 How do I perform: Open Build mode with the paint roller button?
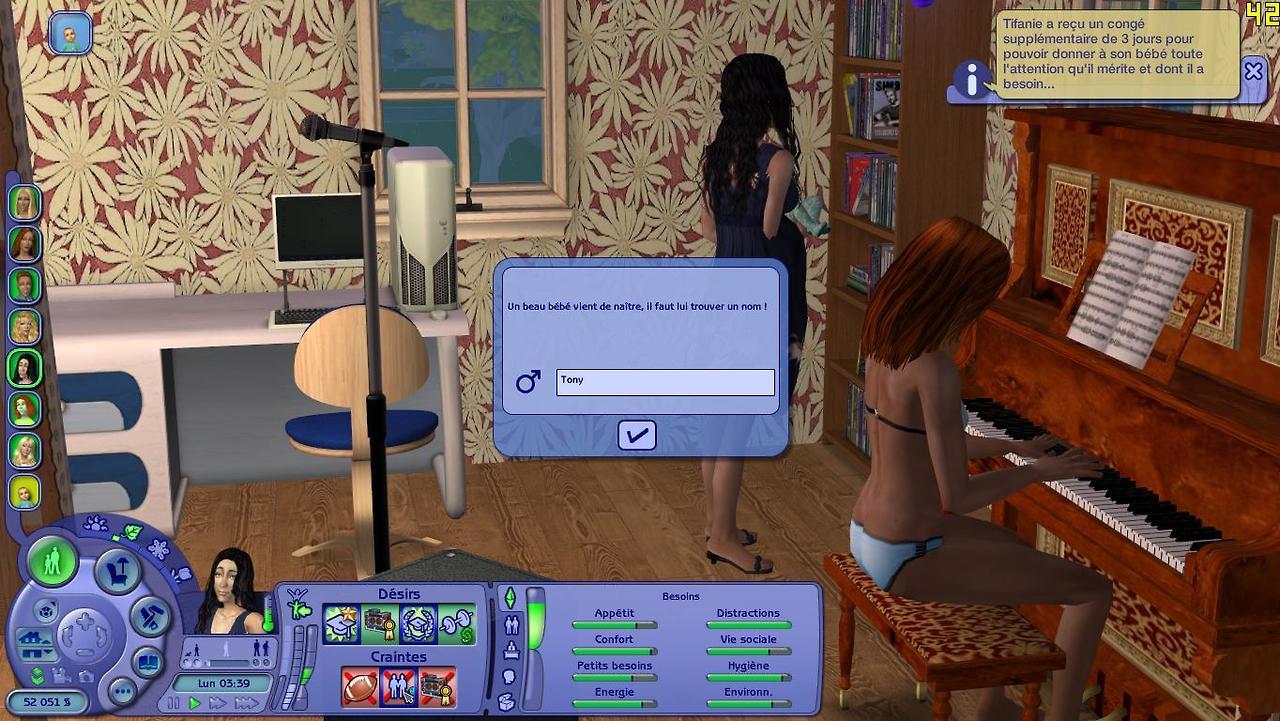coord(152,616)
